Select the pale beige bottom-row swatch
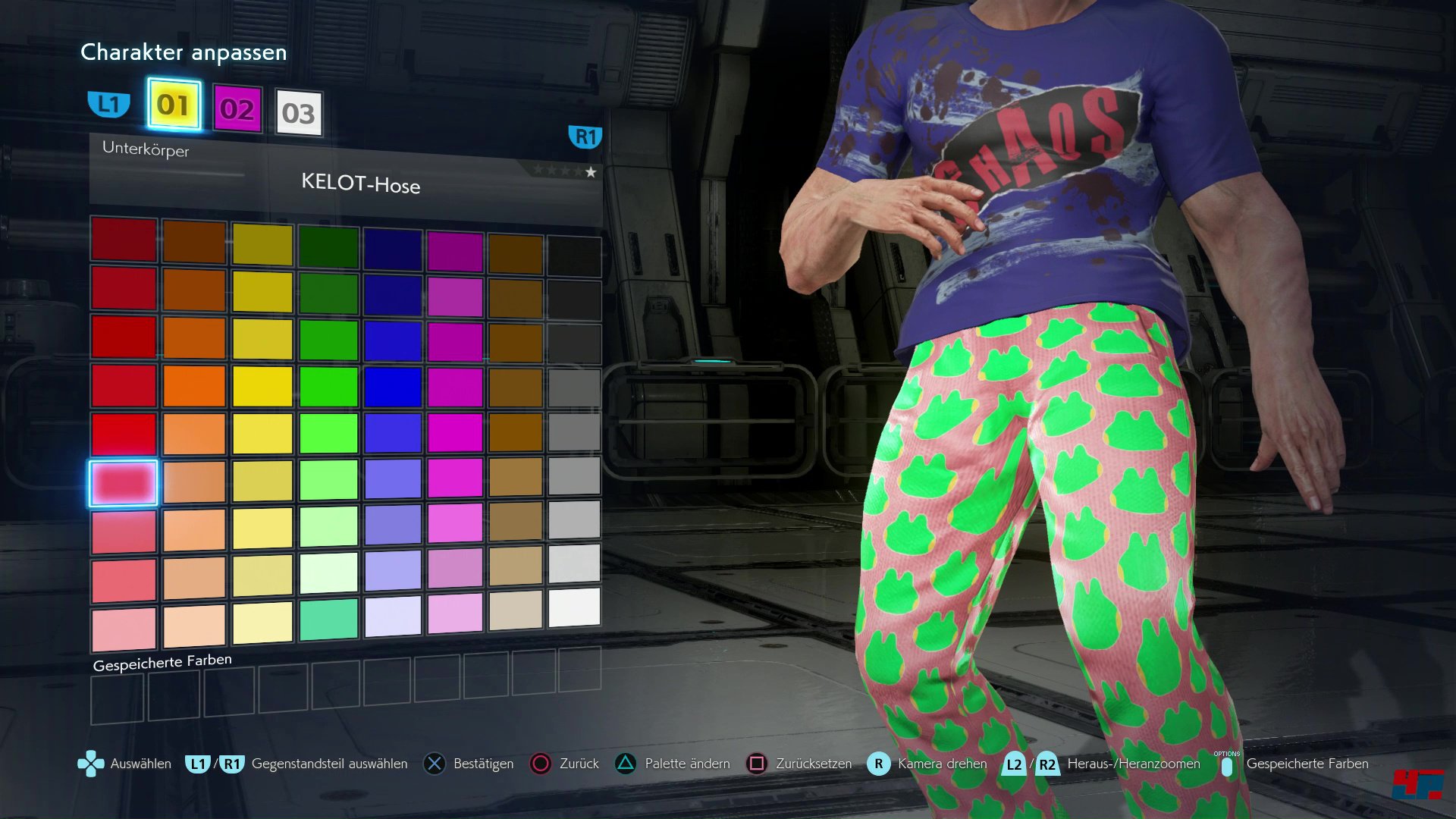Viewport: 1456px width, 819px height. point(516,610)
